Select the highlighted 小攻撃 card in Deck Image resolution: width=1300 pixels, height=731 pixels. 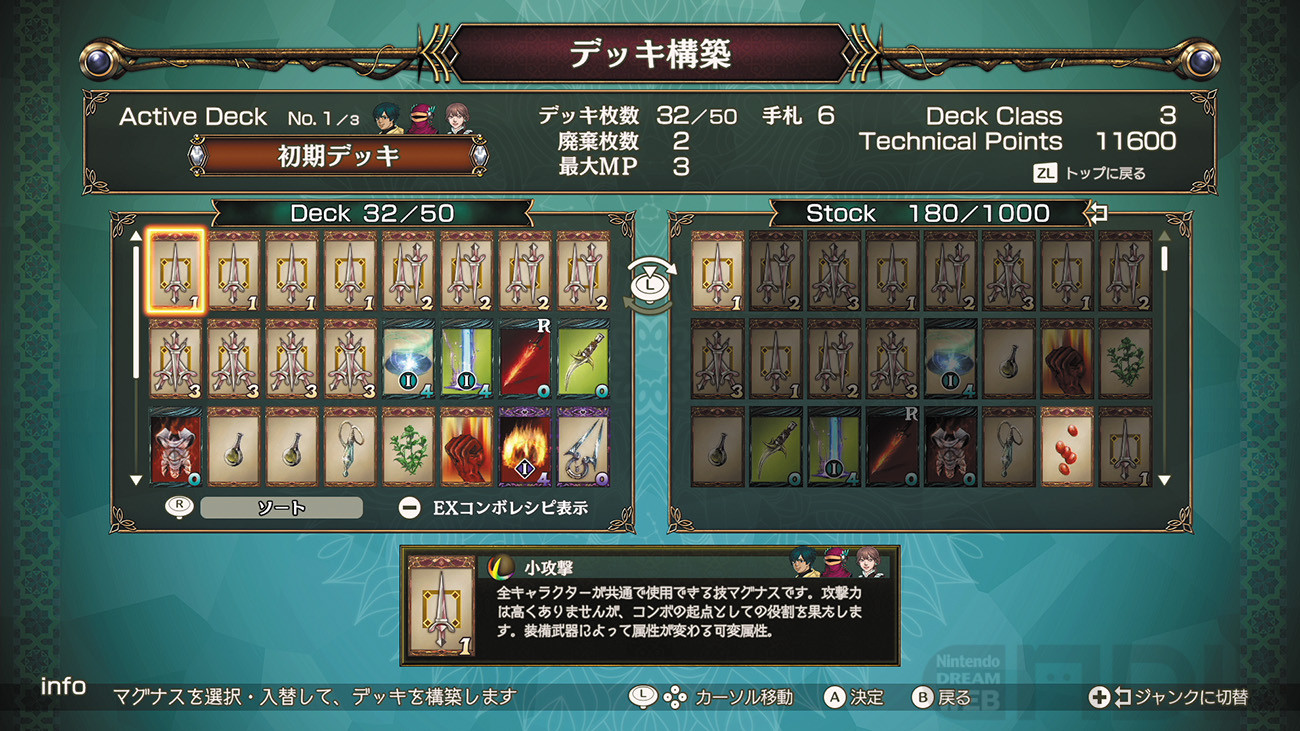176,272
